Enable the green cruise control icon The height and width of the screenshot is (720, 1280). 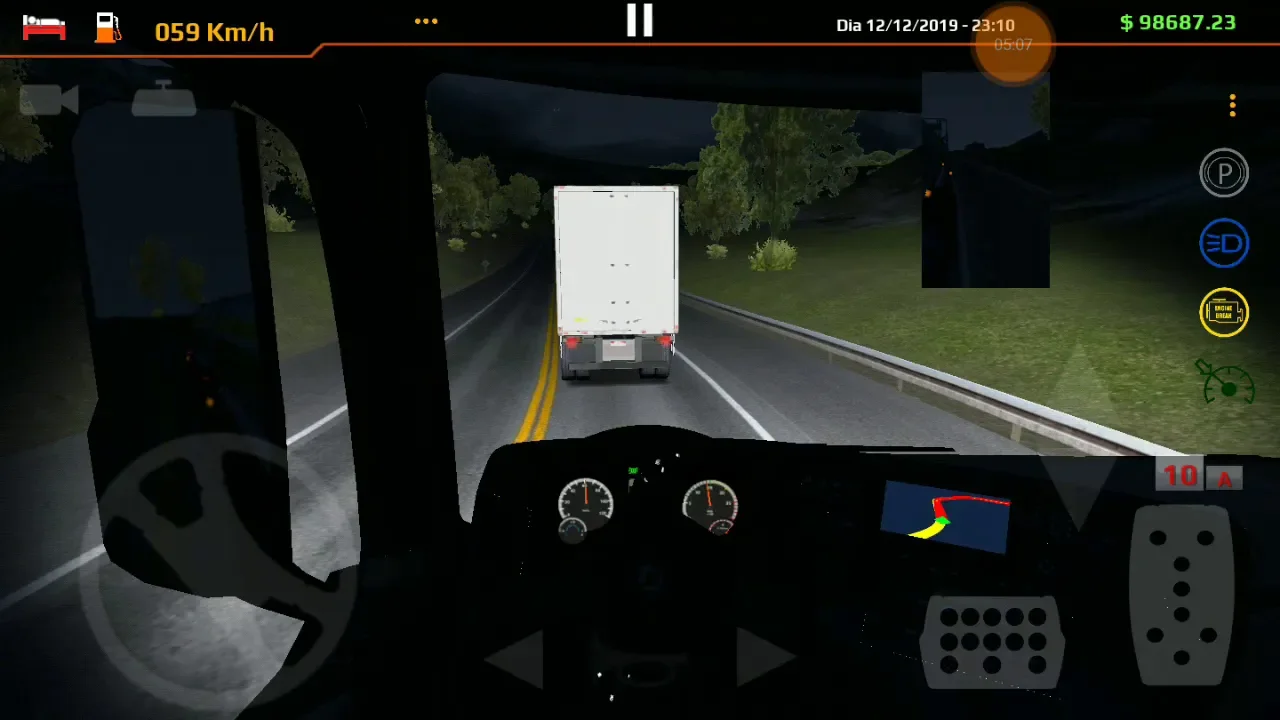(x=1226, y=382)
